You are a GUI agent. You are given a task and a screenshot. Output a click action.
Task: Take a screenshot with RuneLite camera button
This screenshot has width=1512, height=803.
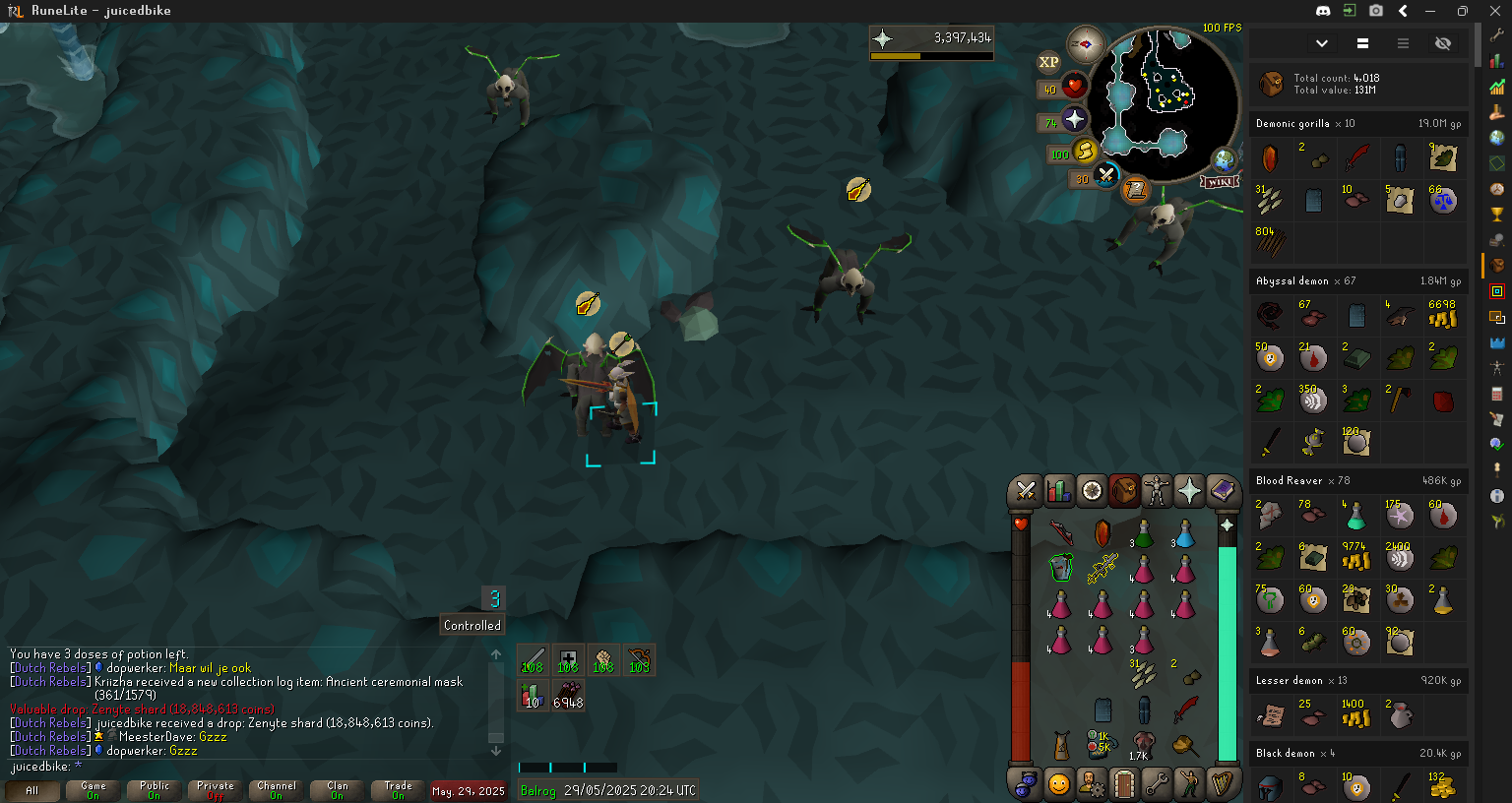coord(1376,11)
